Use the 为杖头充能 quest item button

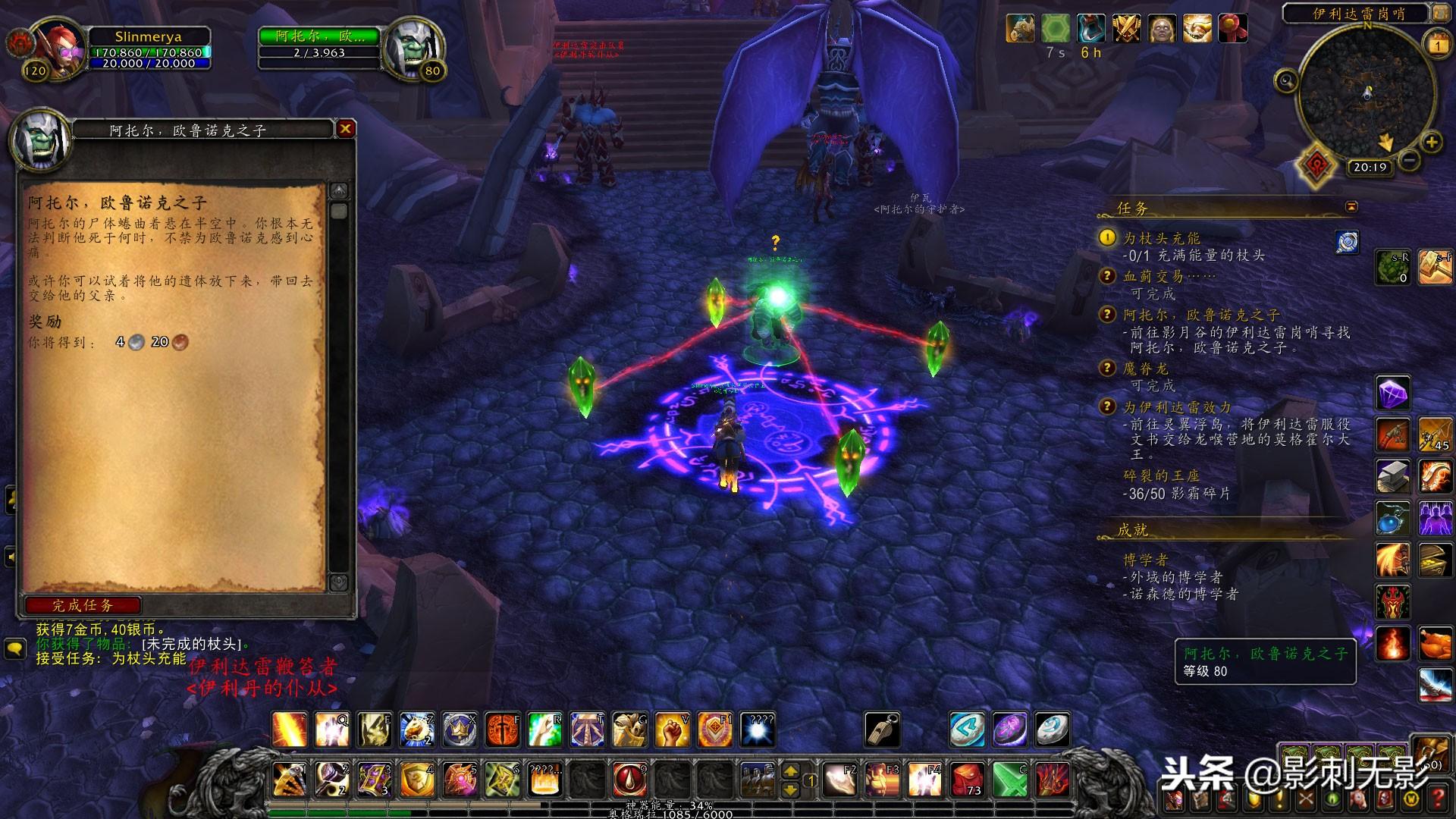click(x=1347, y=242)
